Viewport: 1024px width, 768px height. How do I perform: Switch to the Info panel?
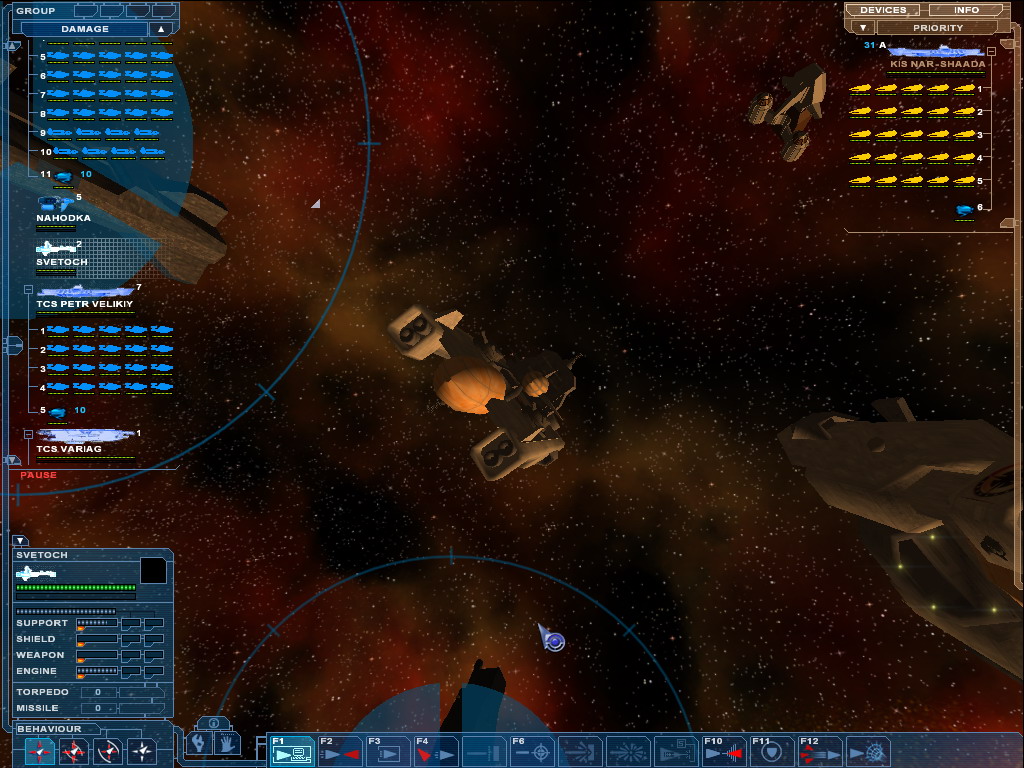pyautogui.click(x=966, y=10)
